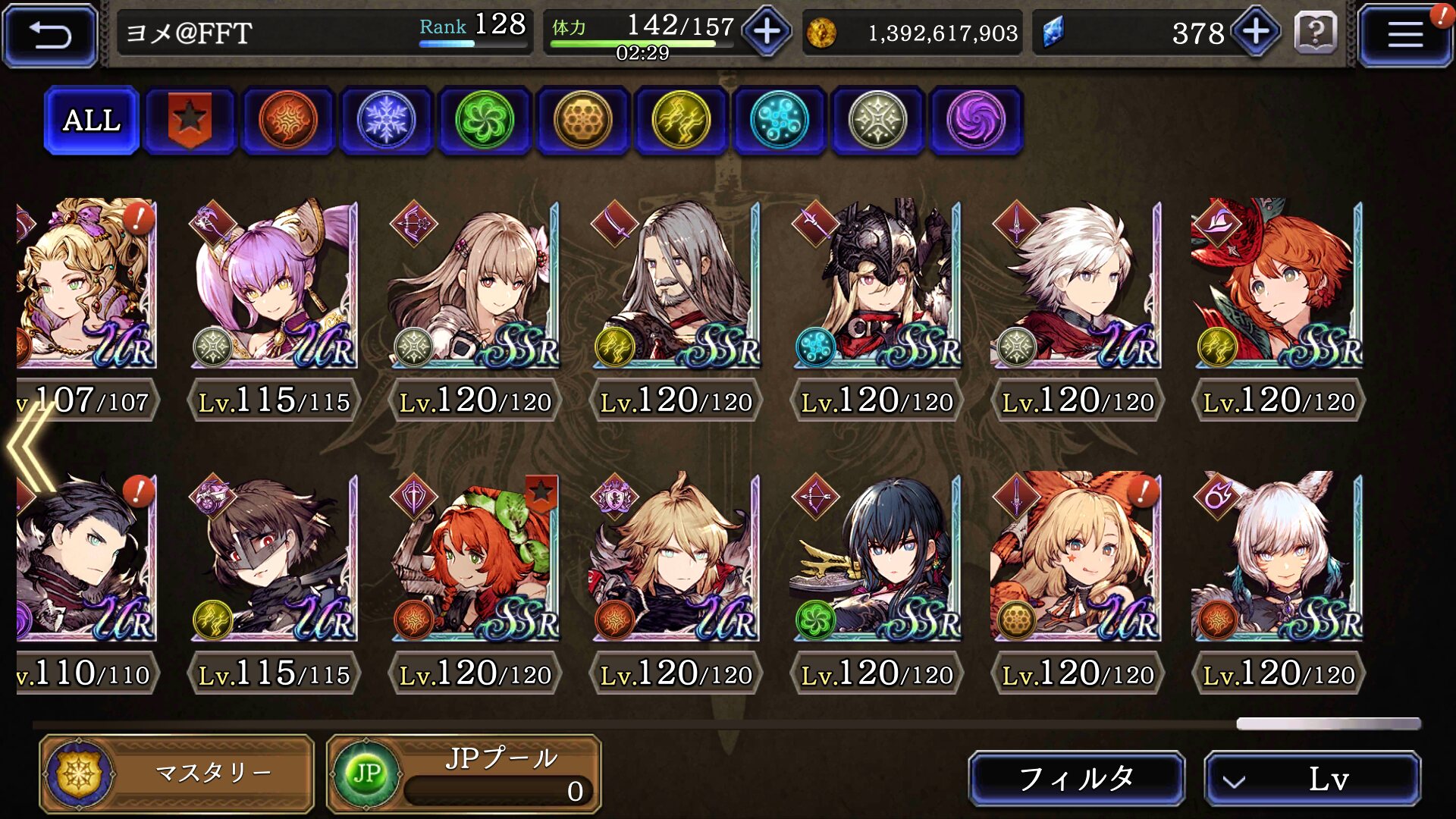This screenshot has height=819, width=1456.
Task: Add blue crystals with the plus button
Action: click(1256, 32)
